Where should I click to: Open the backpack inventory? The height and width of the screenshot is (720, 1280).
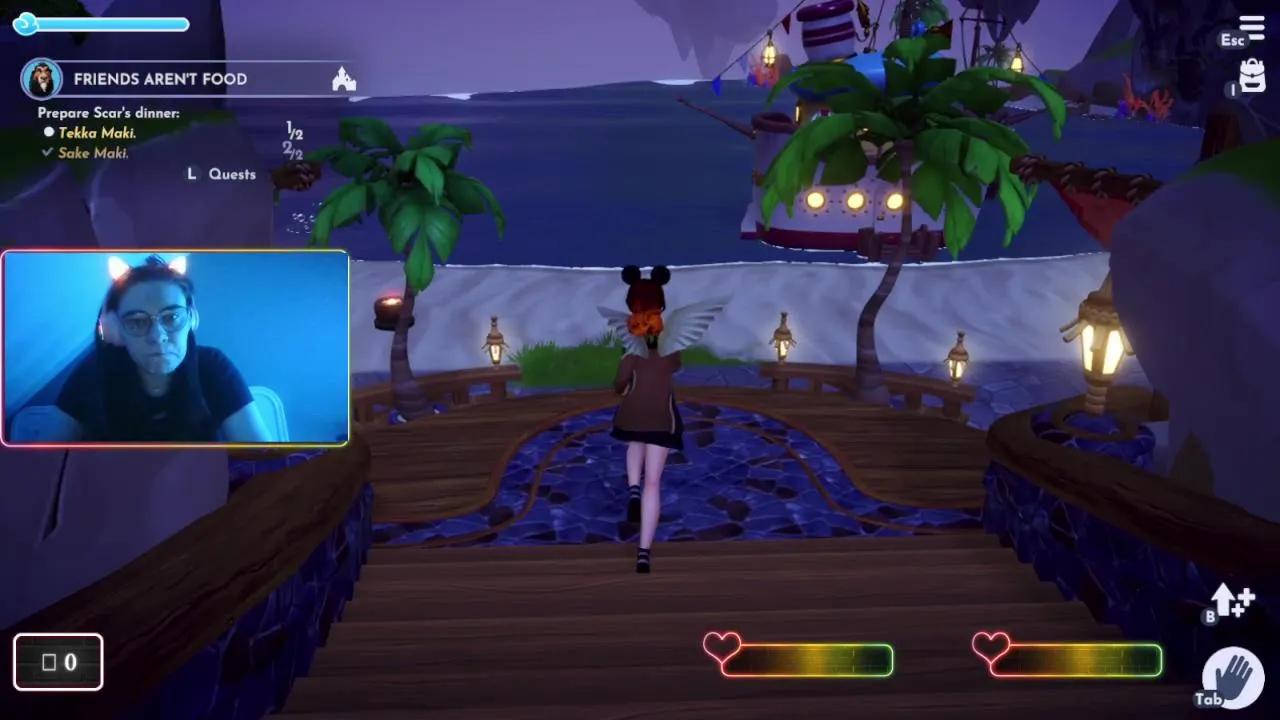click(x=1252, y=76)
